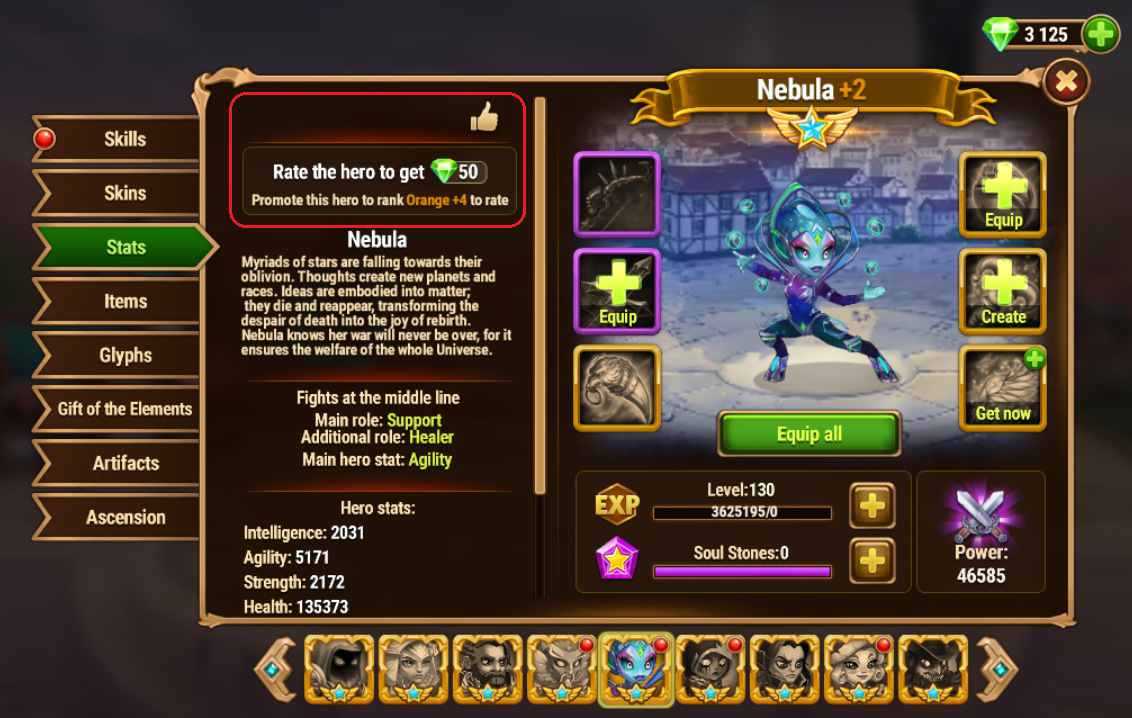Image resolution: width=1132 pixels, height=718 pixels.
Task: Select the Stats tab
Action: [126, 247]
